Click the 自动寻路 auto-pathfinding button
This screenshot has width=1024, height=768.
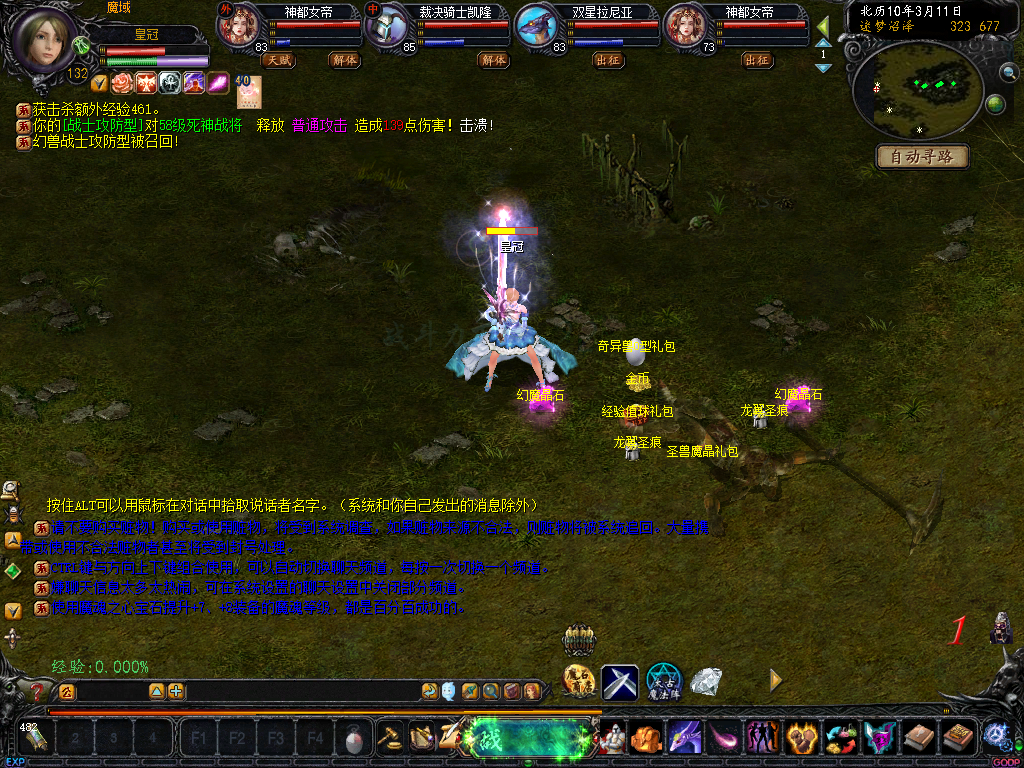(923, 157)
